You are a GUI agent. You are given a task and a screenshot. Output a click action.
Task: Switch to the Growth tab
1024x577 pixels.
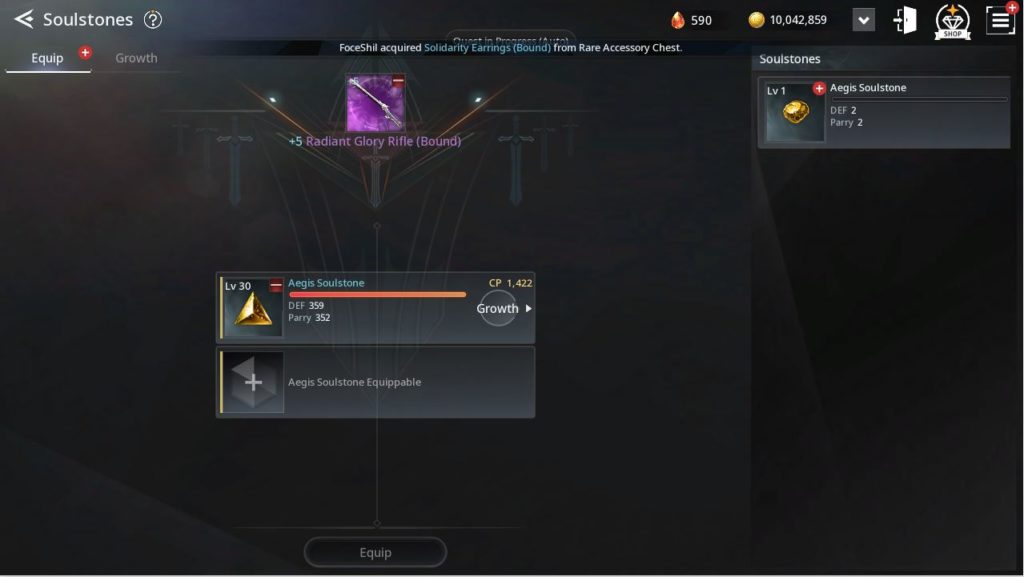(136, 58)
